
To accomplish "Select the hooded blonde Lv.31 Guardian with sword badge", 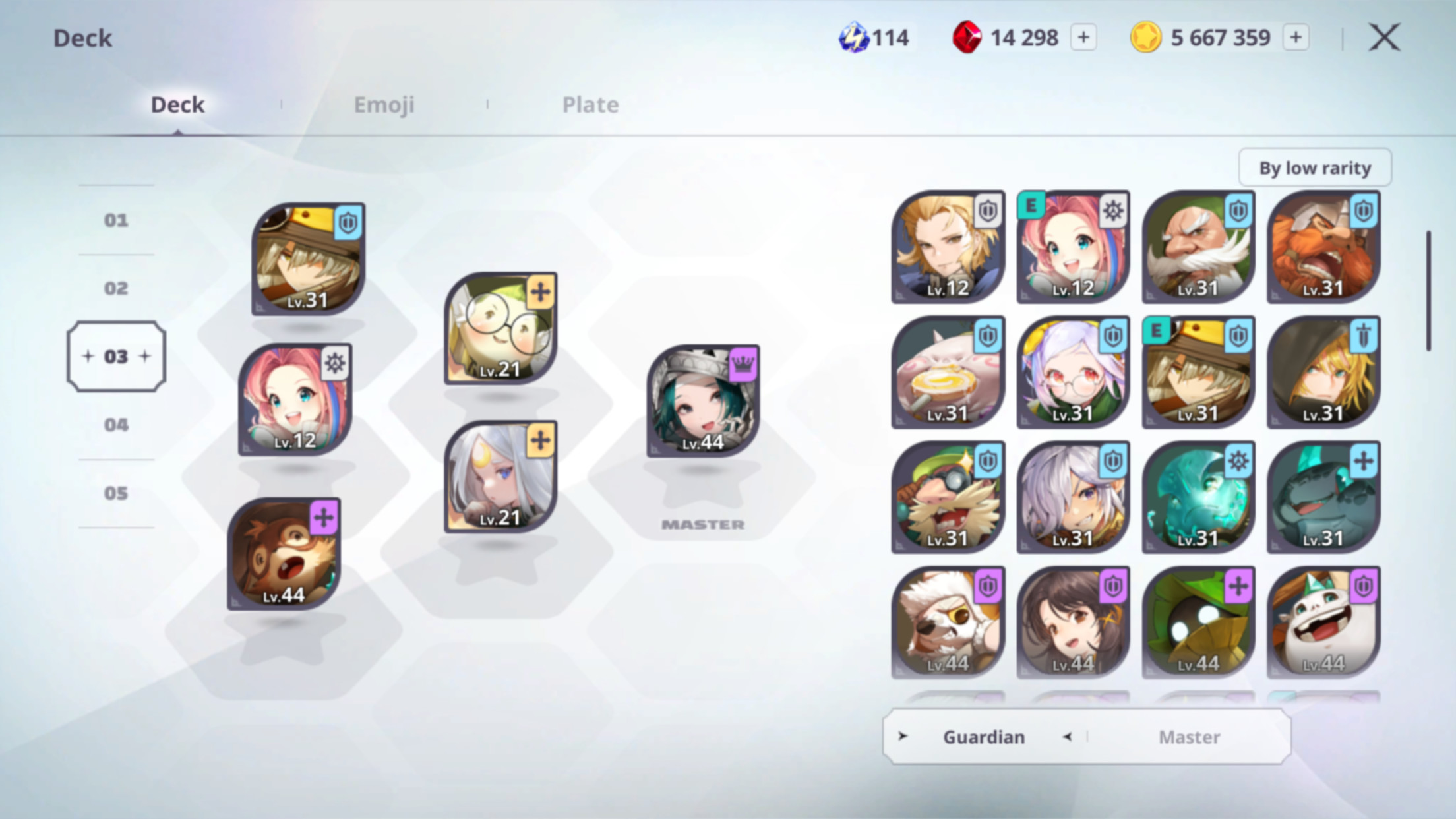I will pyautogui.click(x=1324, y=373).
